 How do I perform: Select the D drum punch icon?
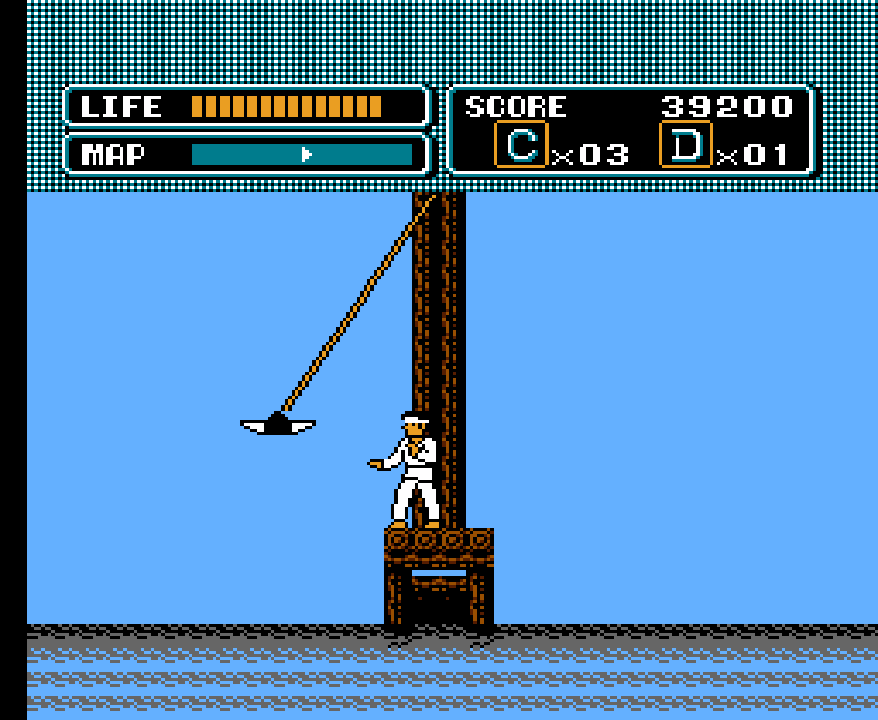(x=686, y=146)
